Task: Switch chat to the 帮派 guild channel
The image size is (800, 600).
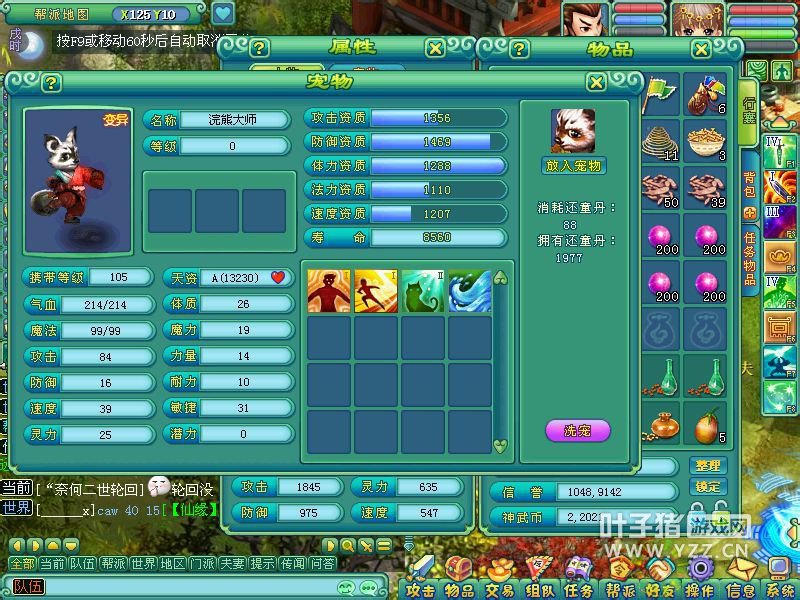Action: point(113,564)
